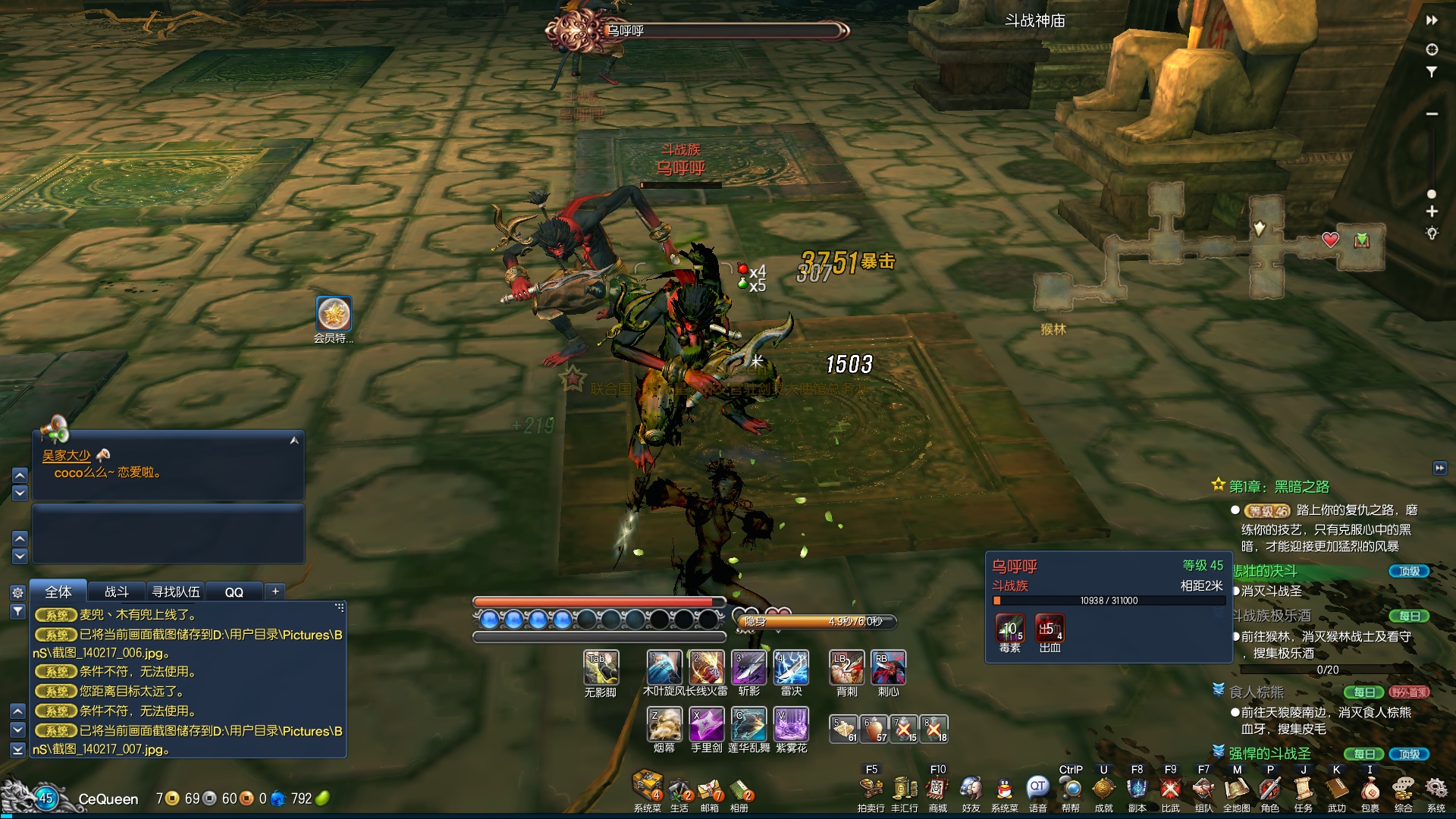The image size is (1456, 819).
Task: Switch to the QQ chat tab
Action: point(234,591)
